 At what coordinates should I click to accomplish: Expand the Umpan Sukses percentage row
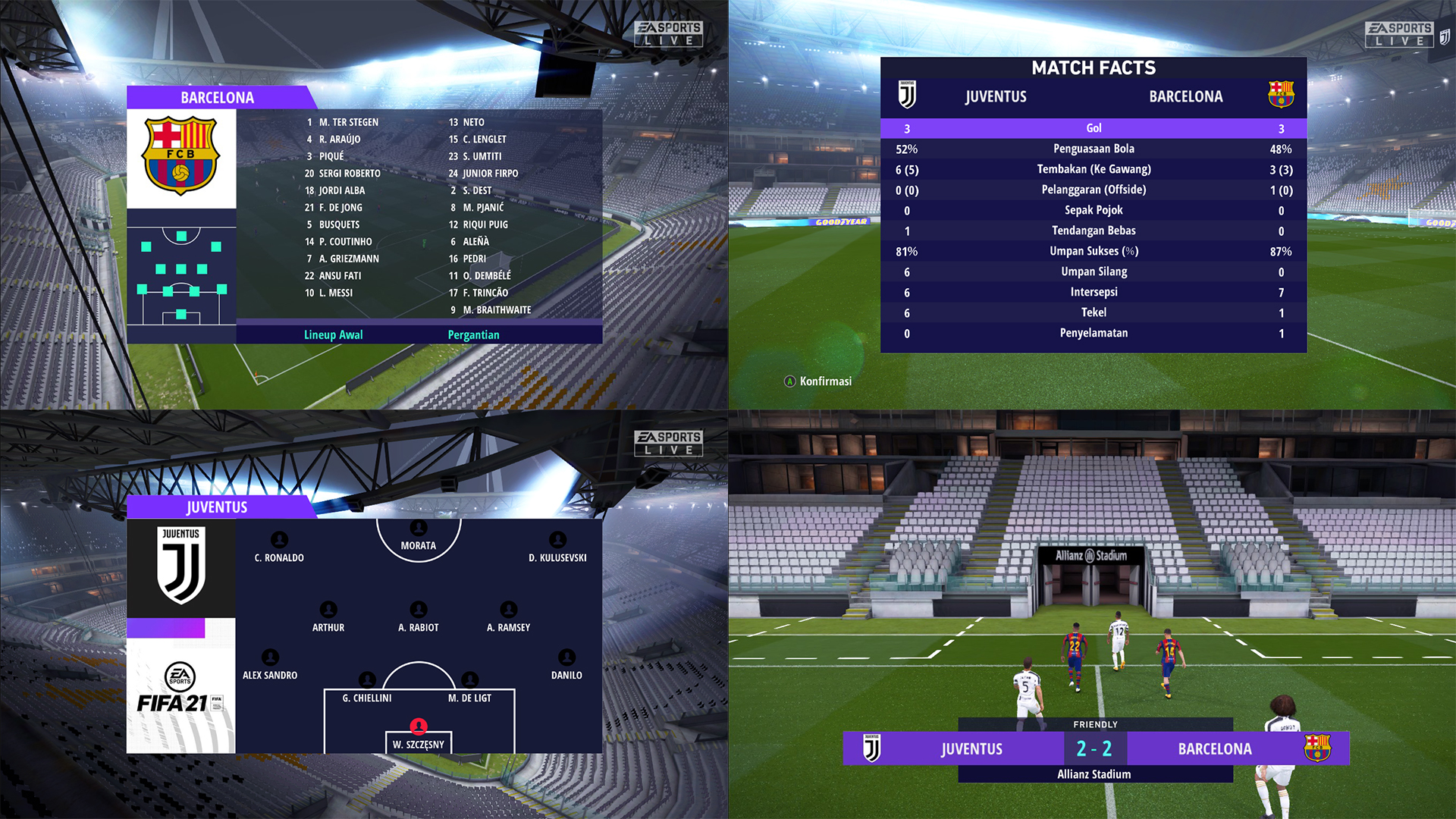point(1093,251)
